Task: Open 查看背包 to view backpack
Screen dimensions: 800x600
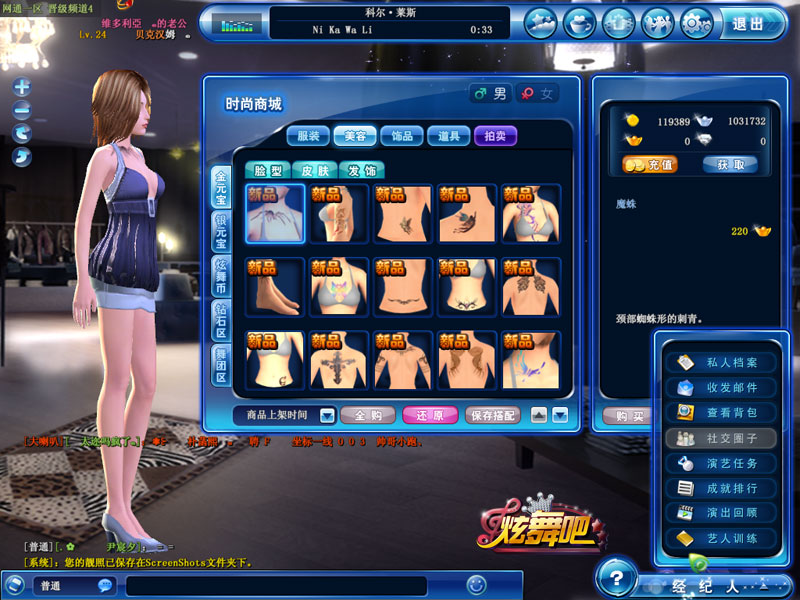Action: click(x=725, y=412)
